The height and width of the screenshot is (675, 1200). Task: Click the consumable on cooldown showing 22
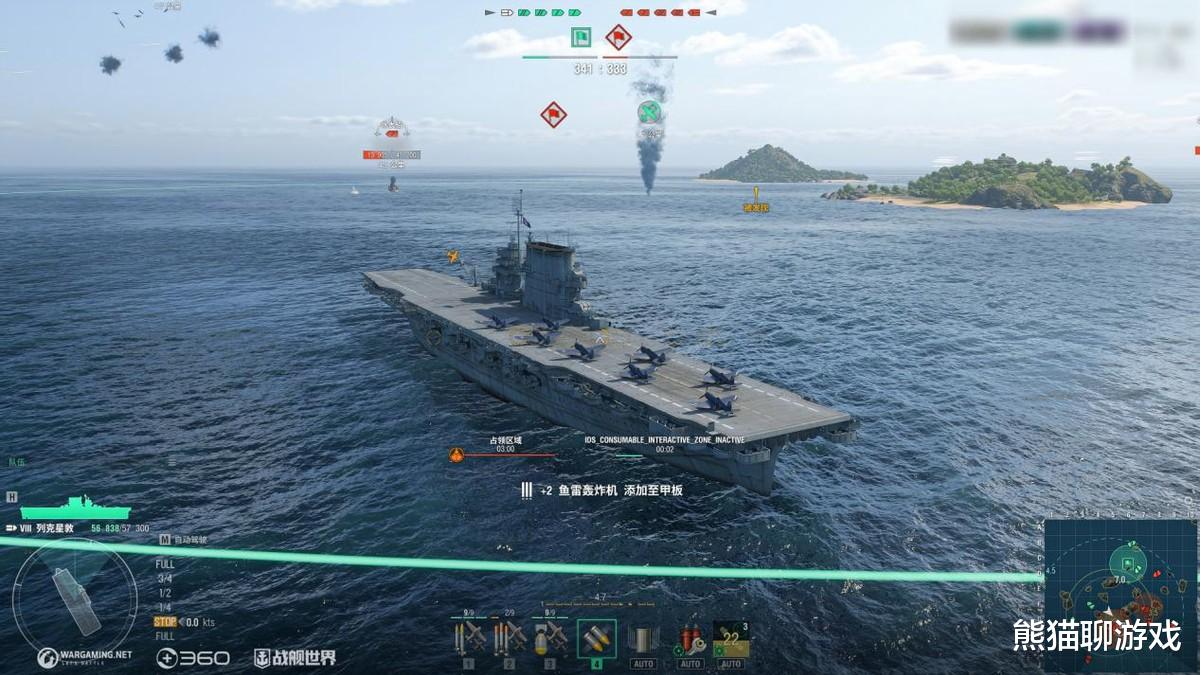click(731, 639)
